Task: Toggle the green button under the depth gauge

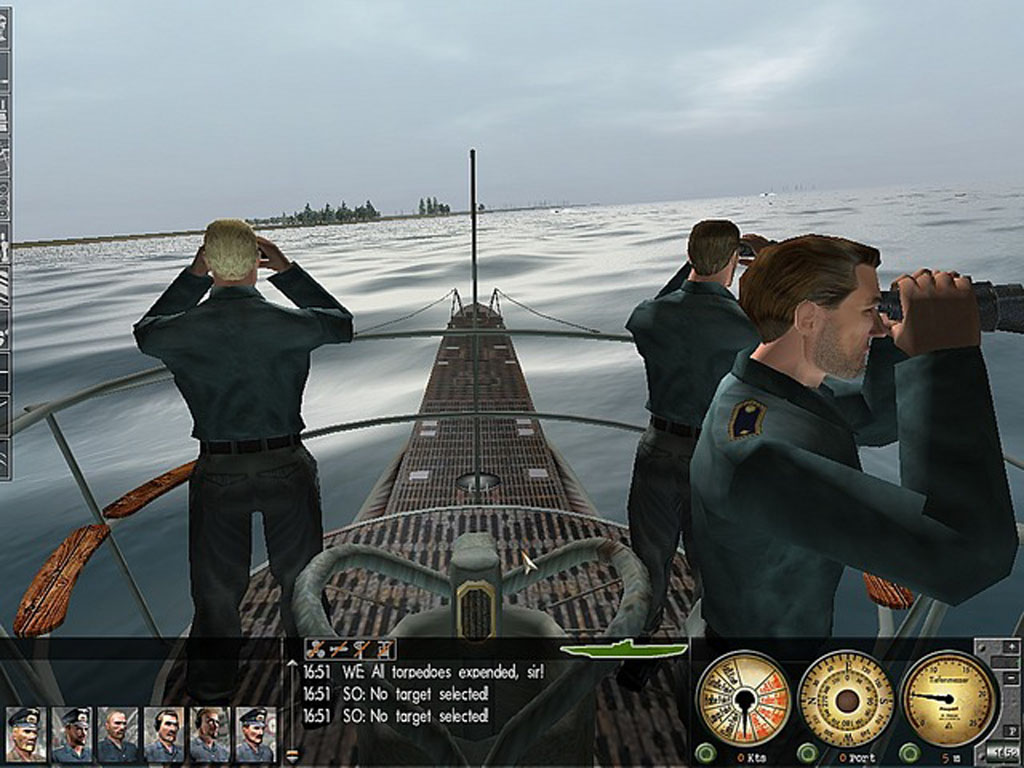Action: tap(910, 752)
